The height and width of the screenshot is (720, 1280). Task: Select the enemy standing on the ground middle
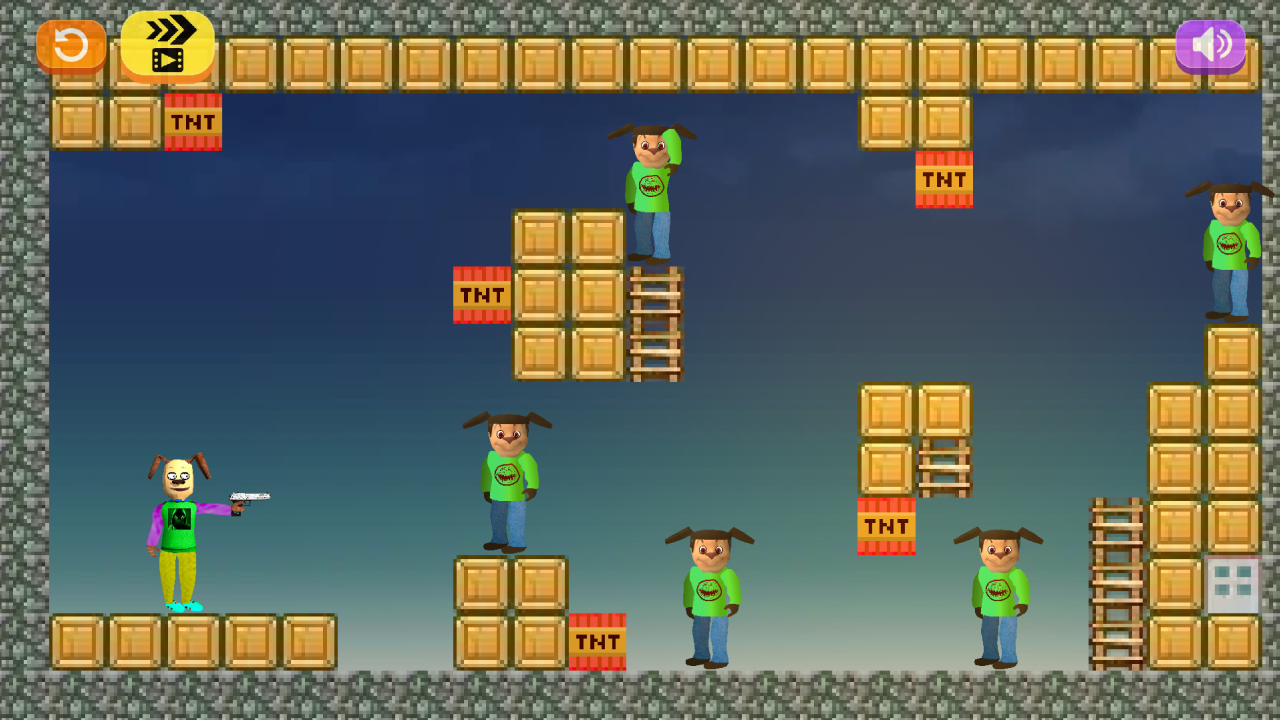point(710,595)
